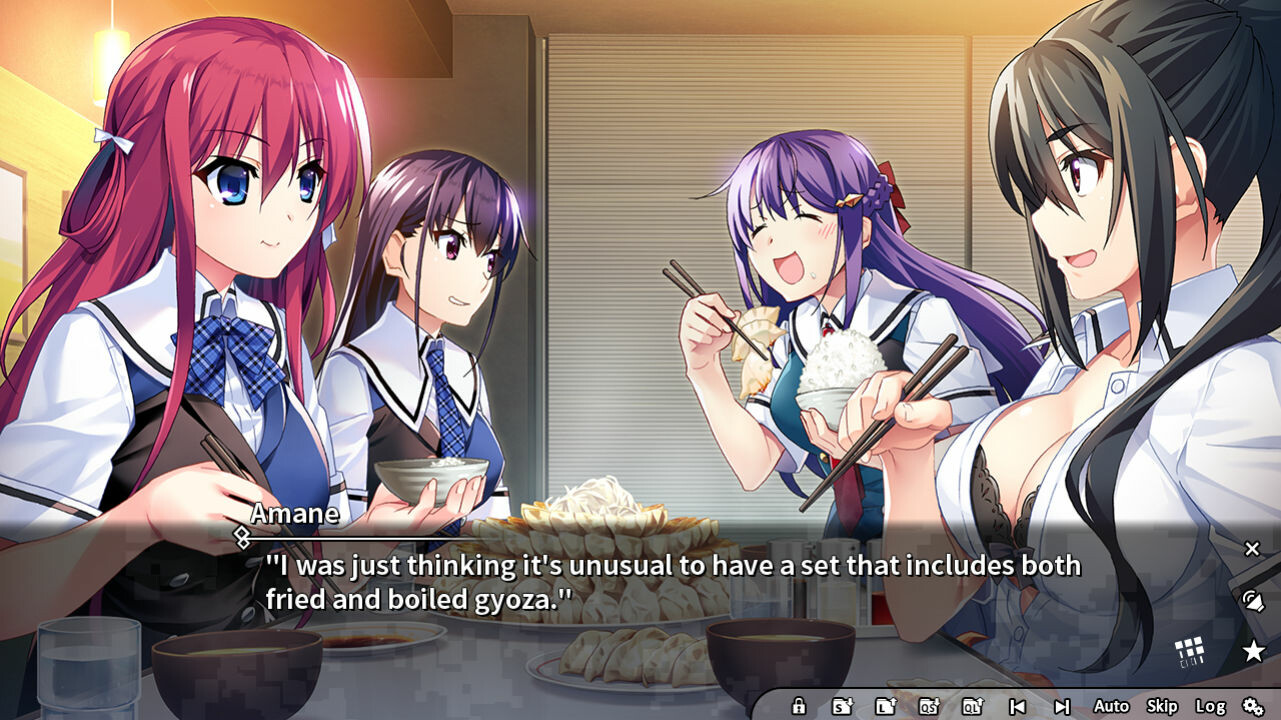1281x720 pixels.
Task: Open the settings with the gear icon
Action: (1255, 706)
